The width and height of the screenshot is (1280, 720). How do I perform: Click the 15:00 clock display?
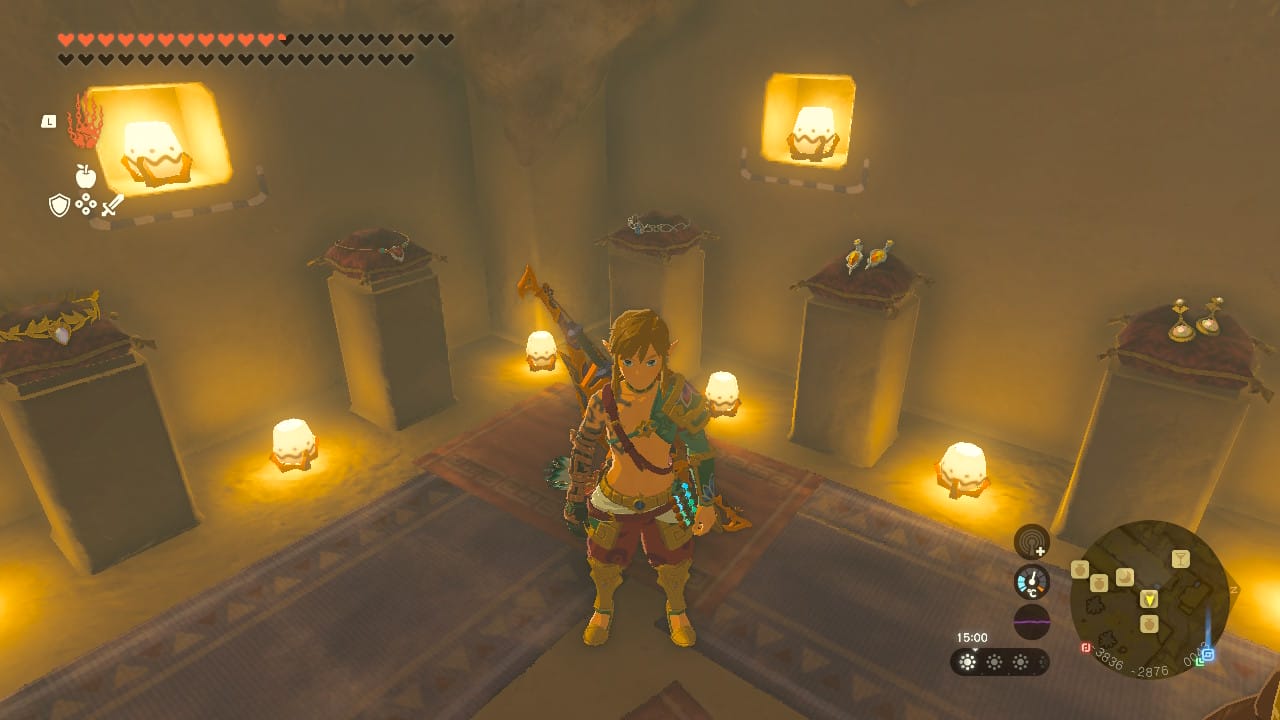tap(970, 635)
